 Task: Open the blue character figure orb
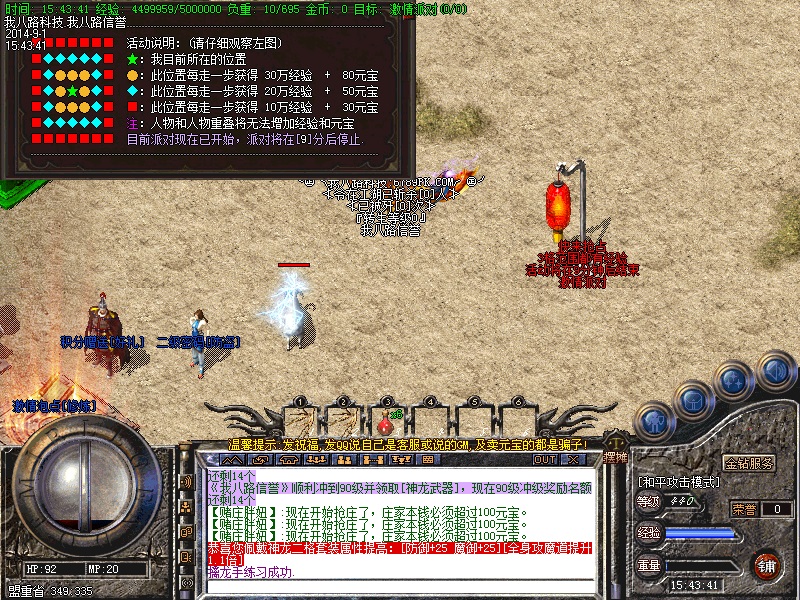[x=654, y=421]
